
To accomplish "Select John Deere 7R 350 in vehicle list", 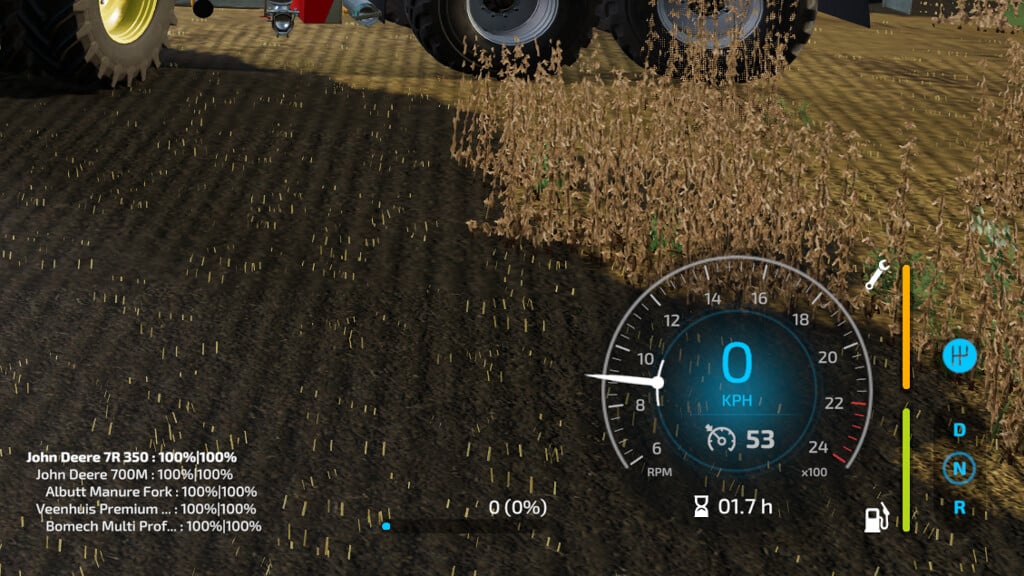I will pyautogui.click(x=132, y=457).
